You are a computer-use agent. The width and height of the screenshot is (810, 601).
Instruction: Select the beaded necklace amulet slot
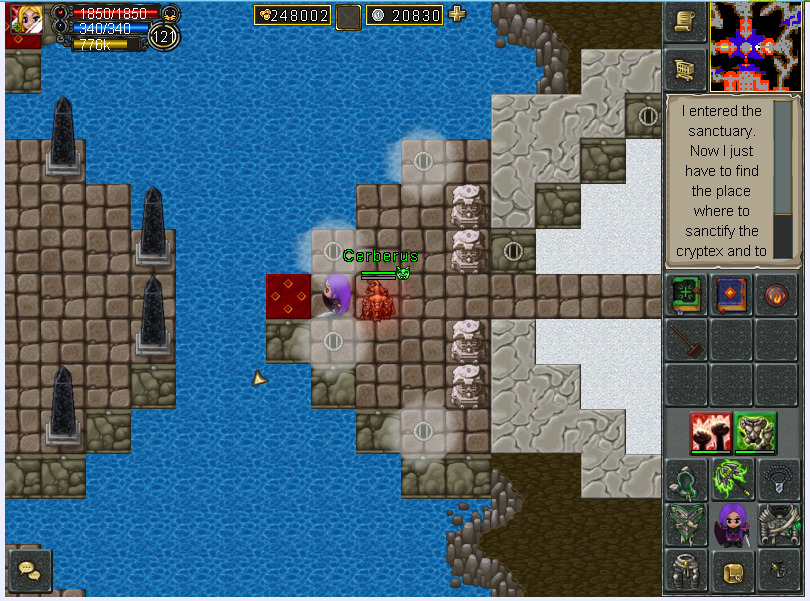point(777,479)
